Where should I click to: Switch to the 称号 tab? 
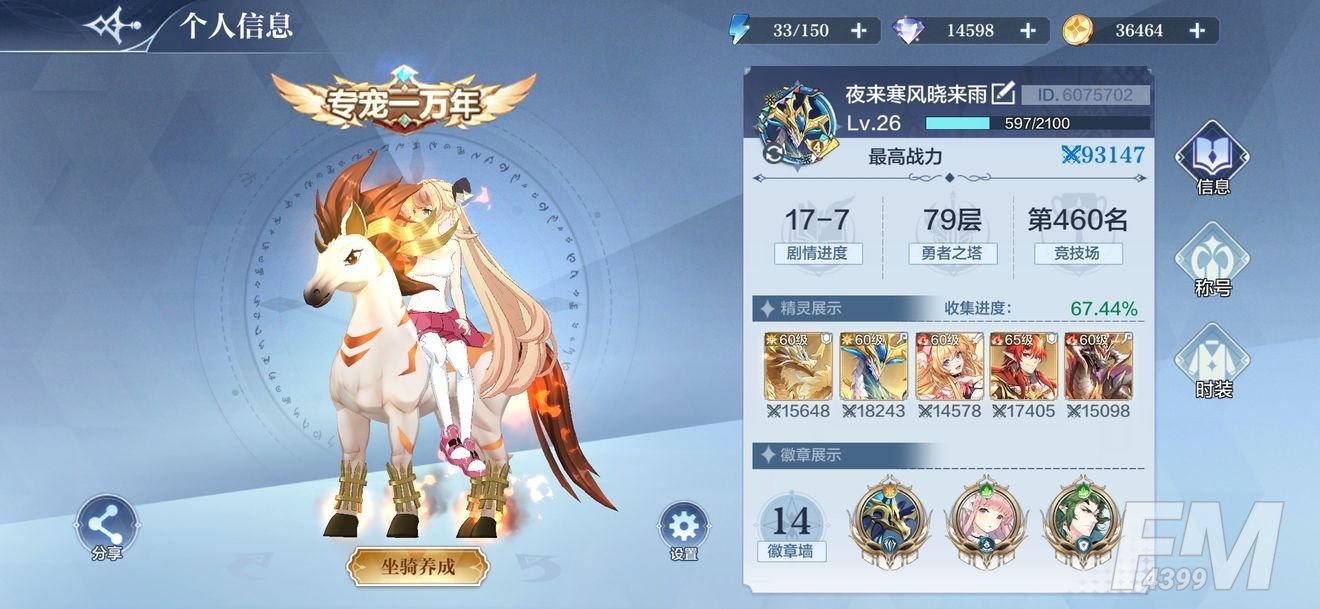click(x=1212, y=258)
